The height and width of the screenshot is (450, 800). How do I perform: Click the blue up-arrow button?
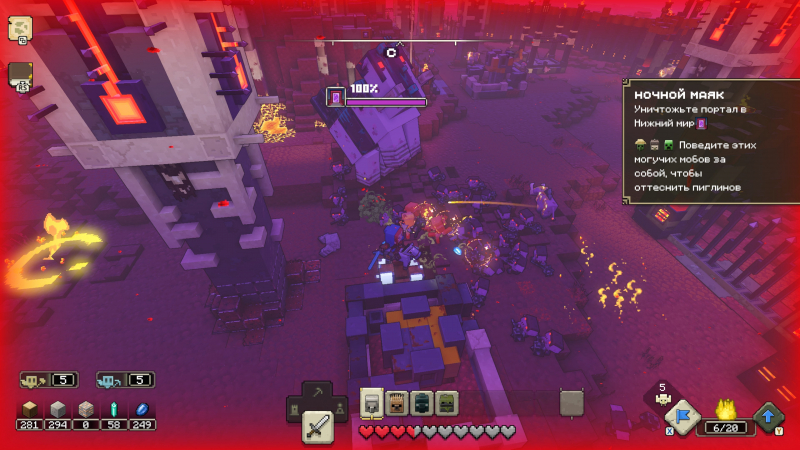click(x=769, y=416)
